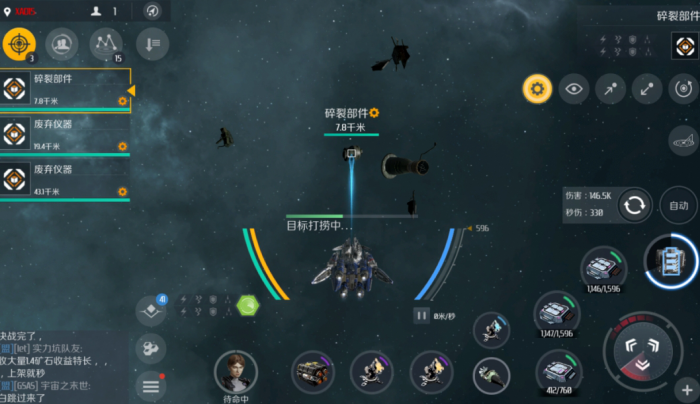Switch to the fleet members overview tab
This screenshot has width=700, height=404.
coord(62,43)
